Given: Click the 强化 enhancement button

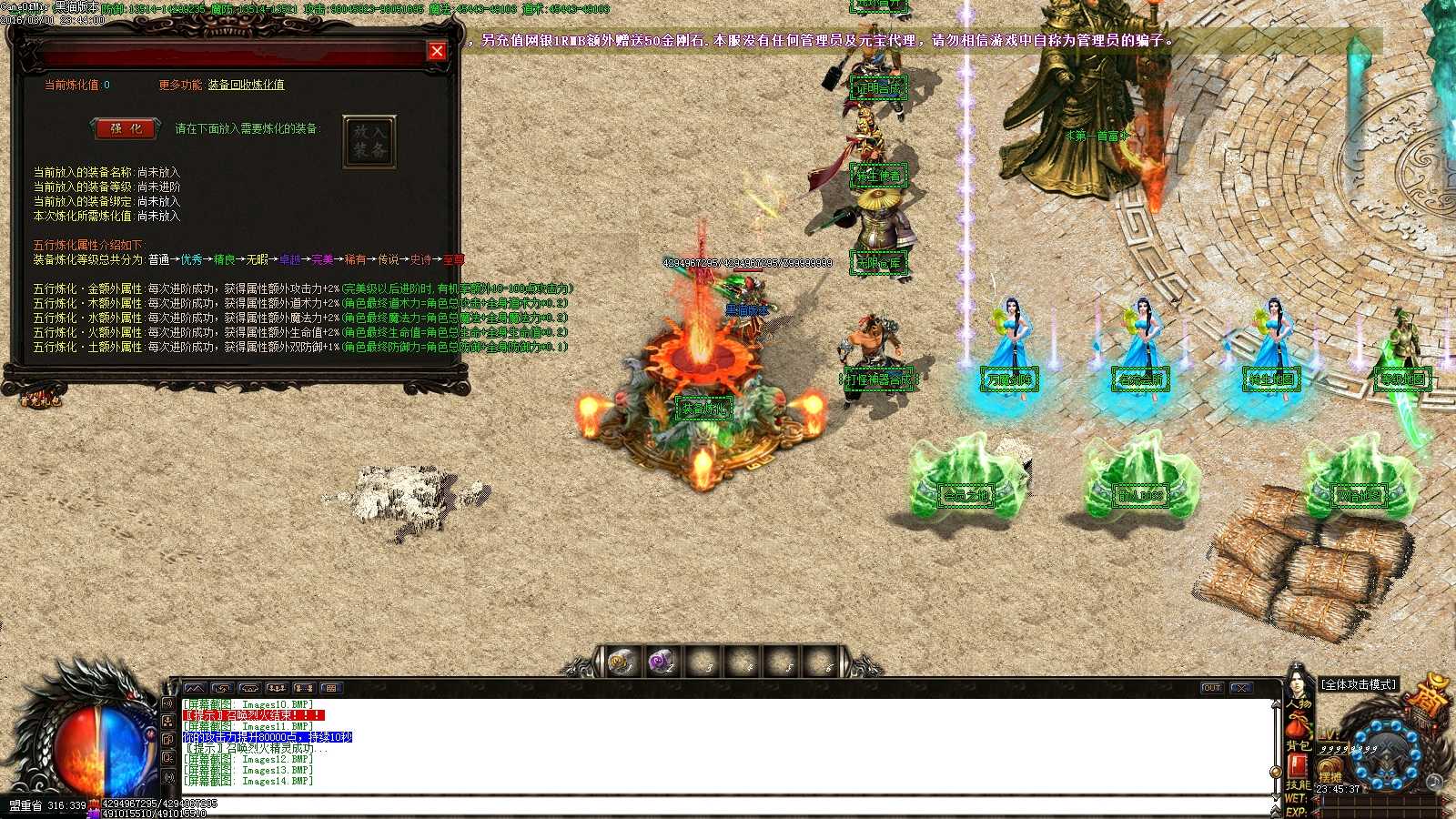Looking at the screenshot, I should 126,128.
